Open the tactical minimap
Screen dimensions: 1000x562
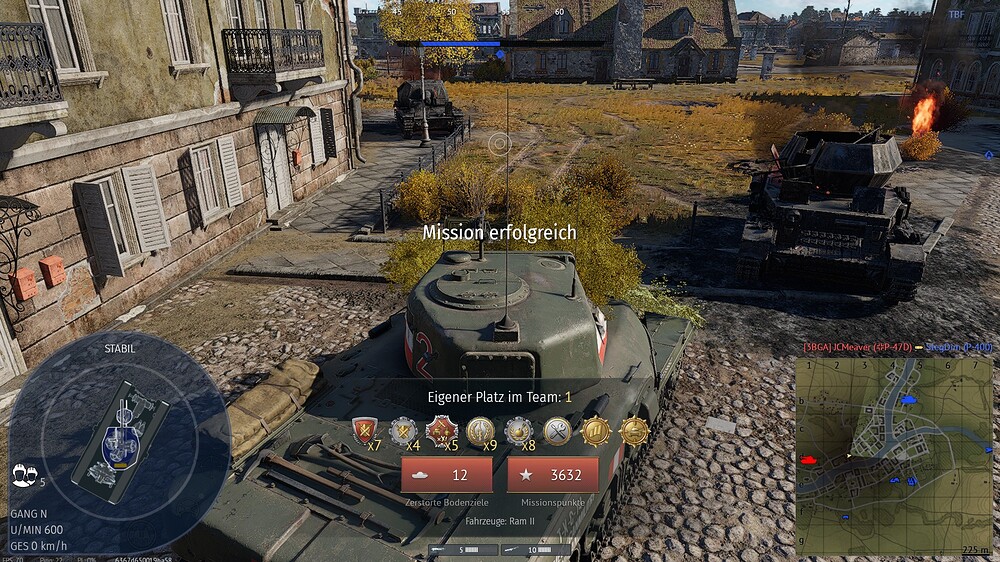(x=894, y=455)
